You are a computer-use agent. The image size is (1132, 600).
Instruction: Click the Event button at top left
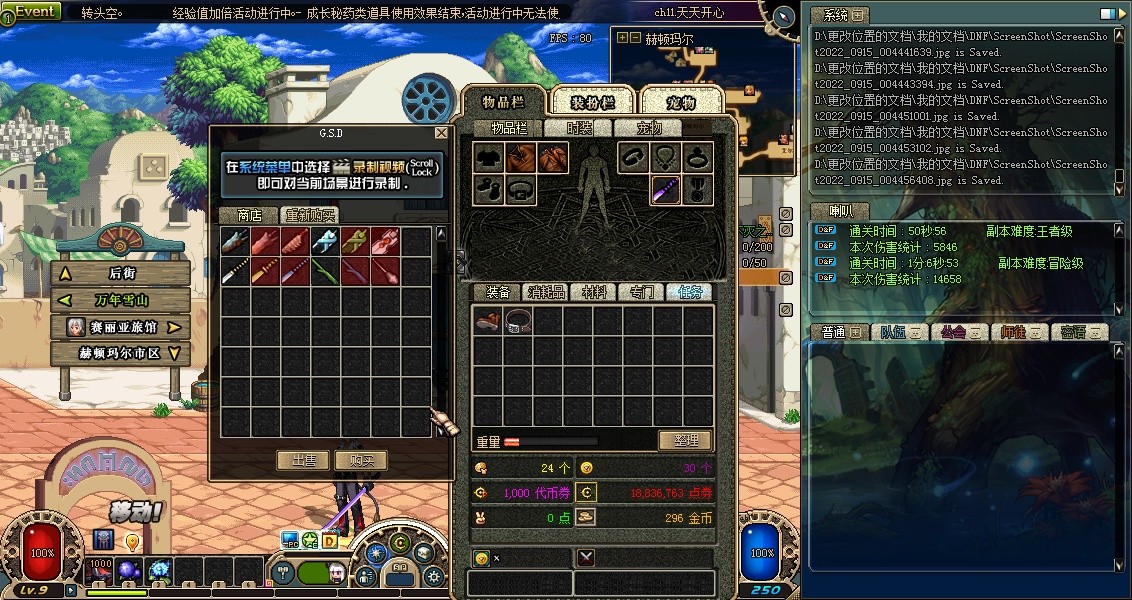click(35, 11)
